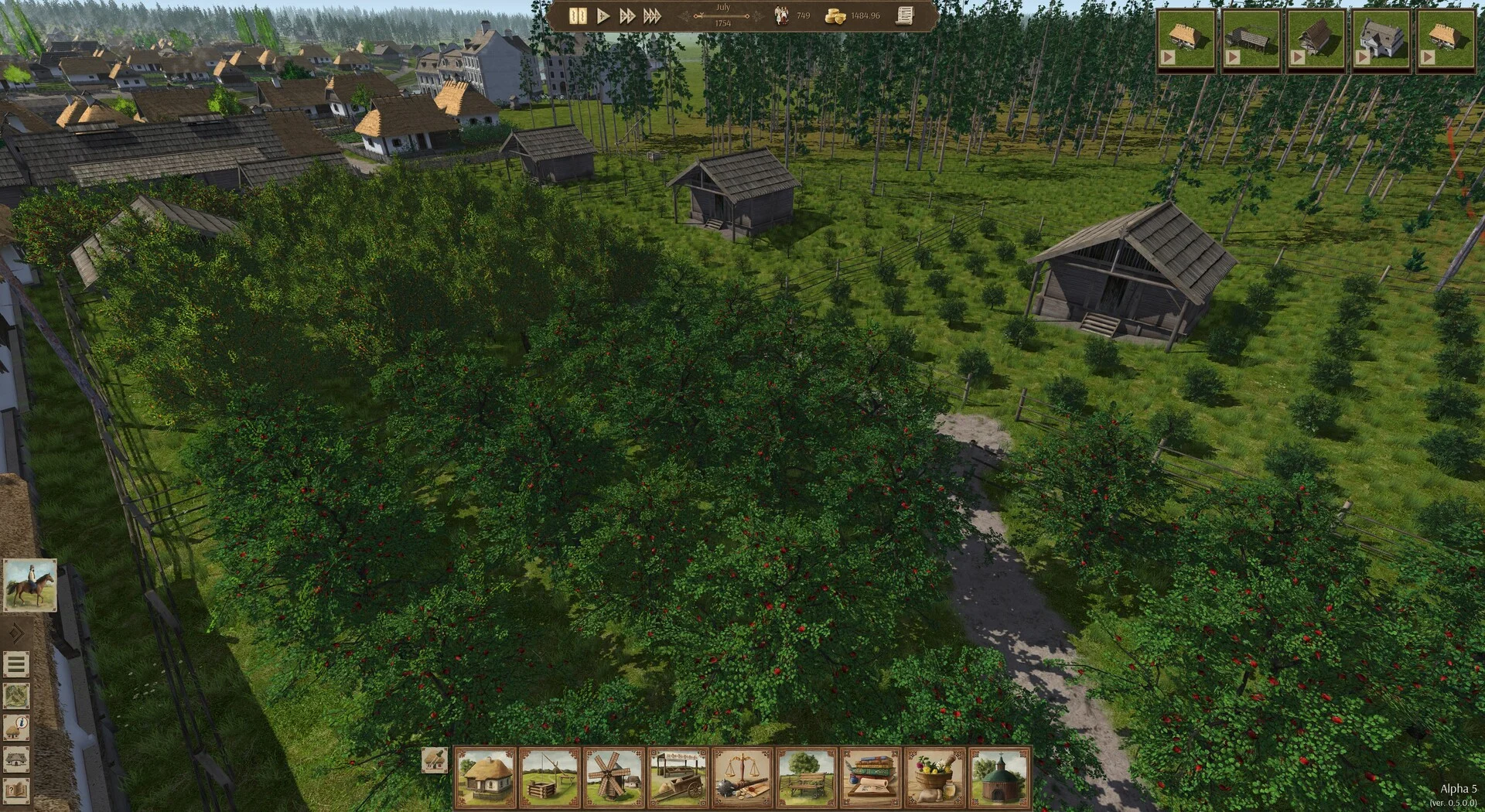The height and width of the screenshot is (812, 1485).
Task: Open the church building category
Action: click(999, 777)
